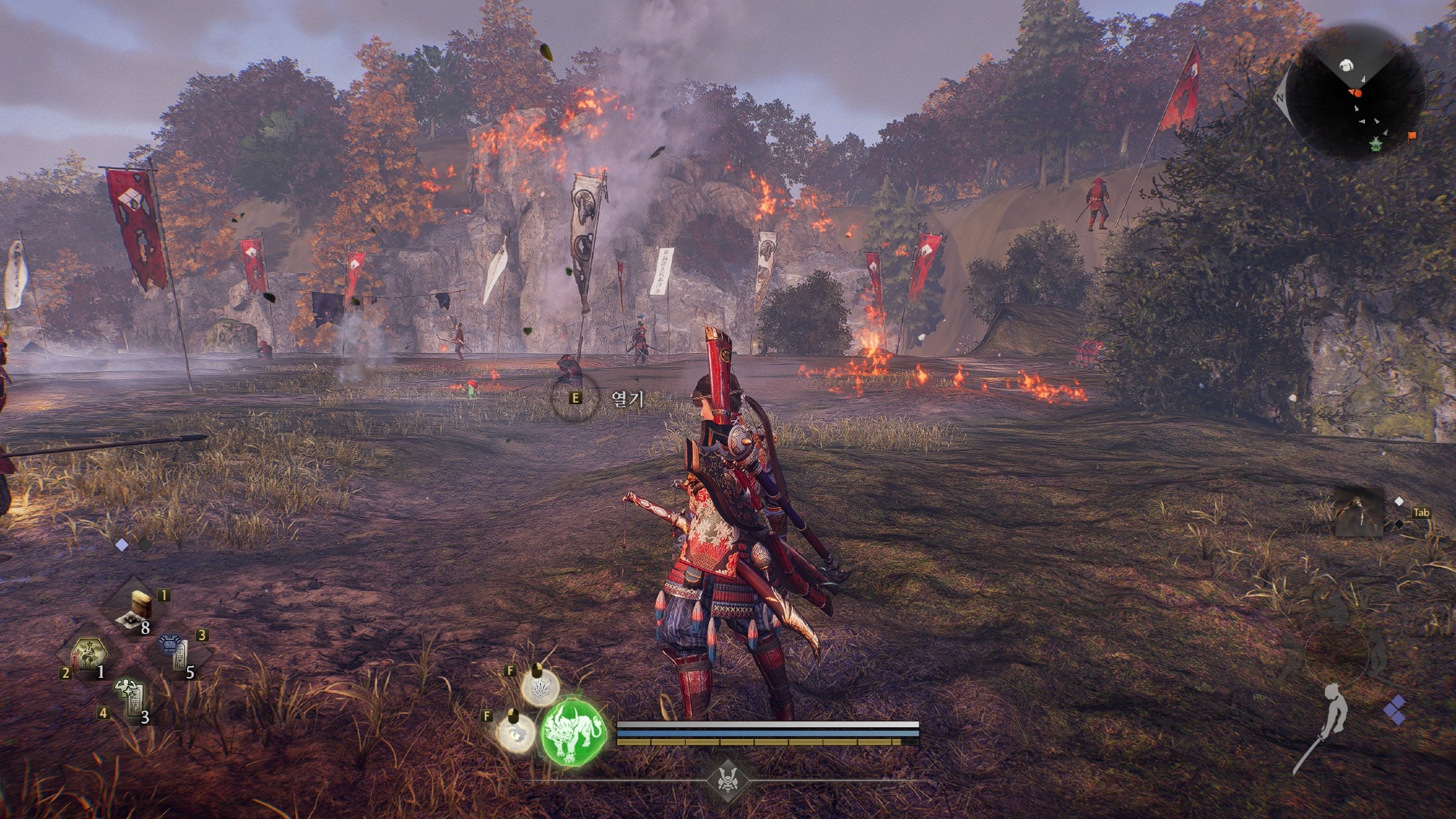Activate the green beast guardian spirit
This screenshot has width=1456, height=819.
pos(574,731)
